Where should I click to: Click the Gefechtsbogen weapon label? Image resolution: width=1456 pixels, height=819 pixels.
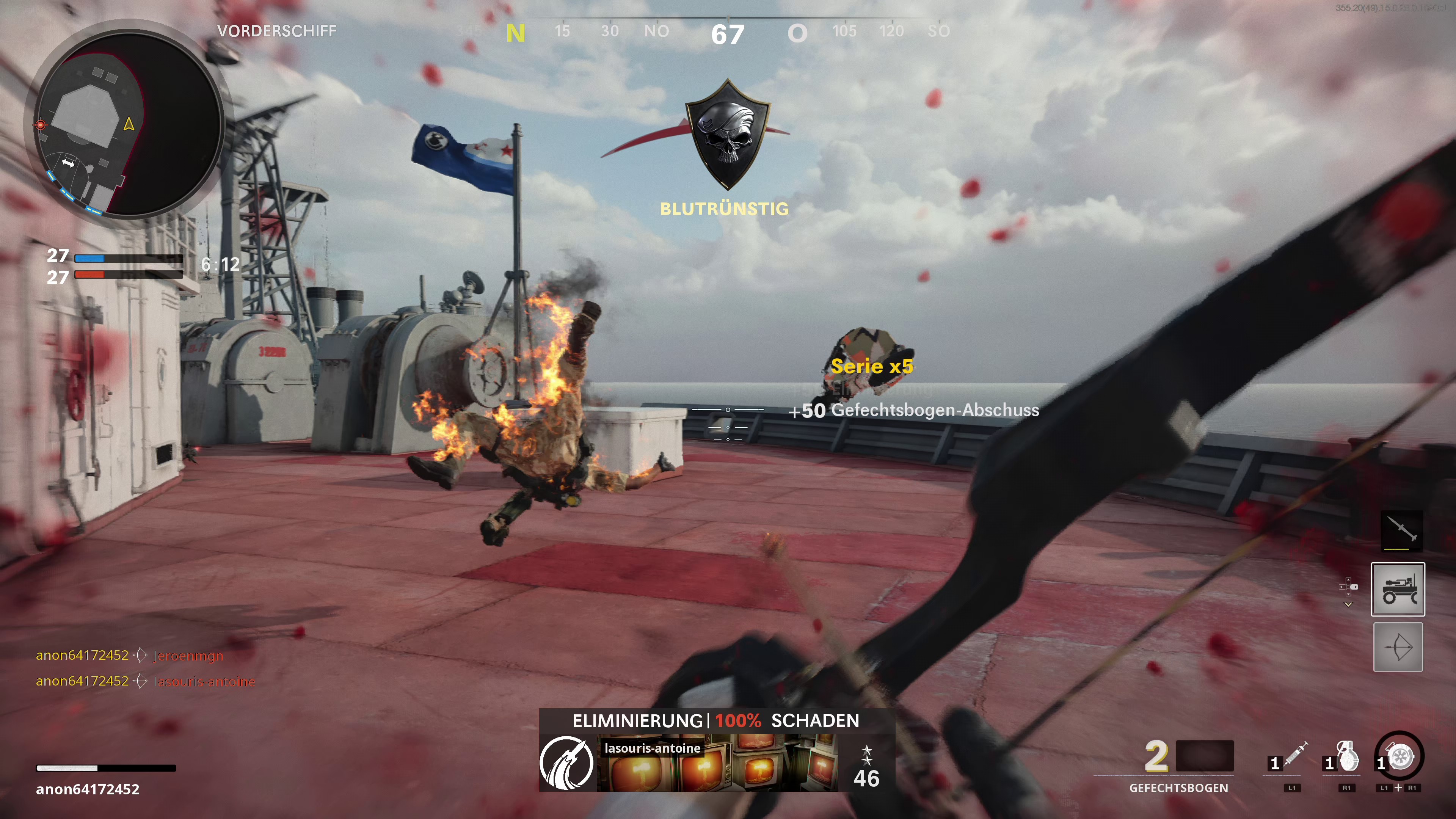tap(1178, 788)
